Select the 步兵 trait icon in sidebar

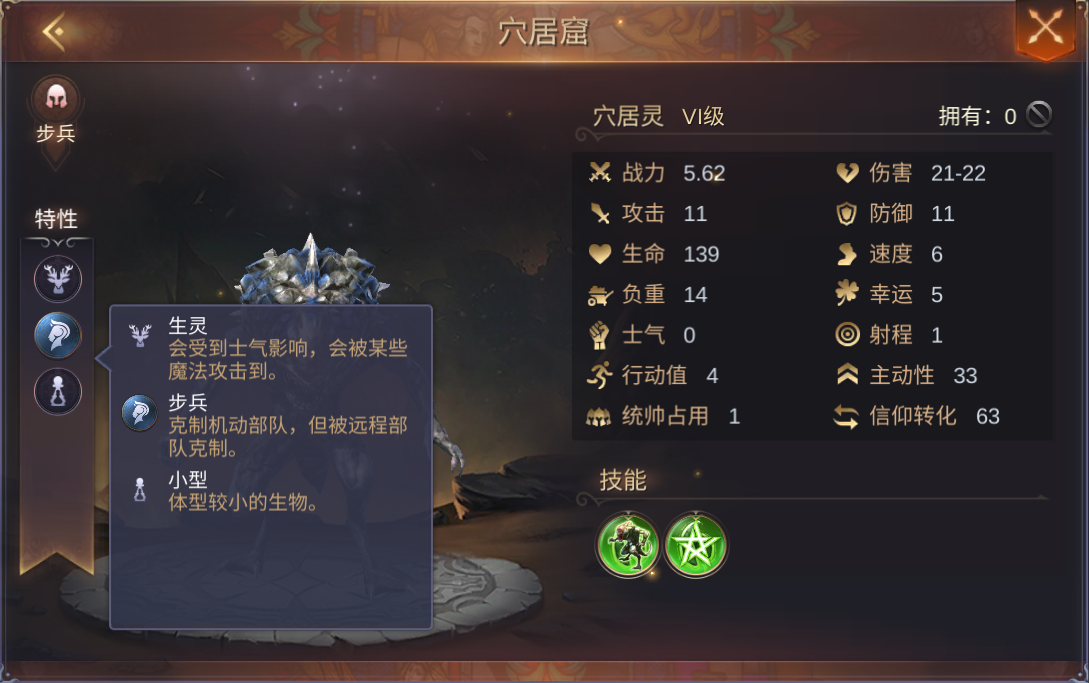(x=58, y=335)
